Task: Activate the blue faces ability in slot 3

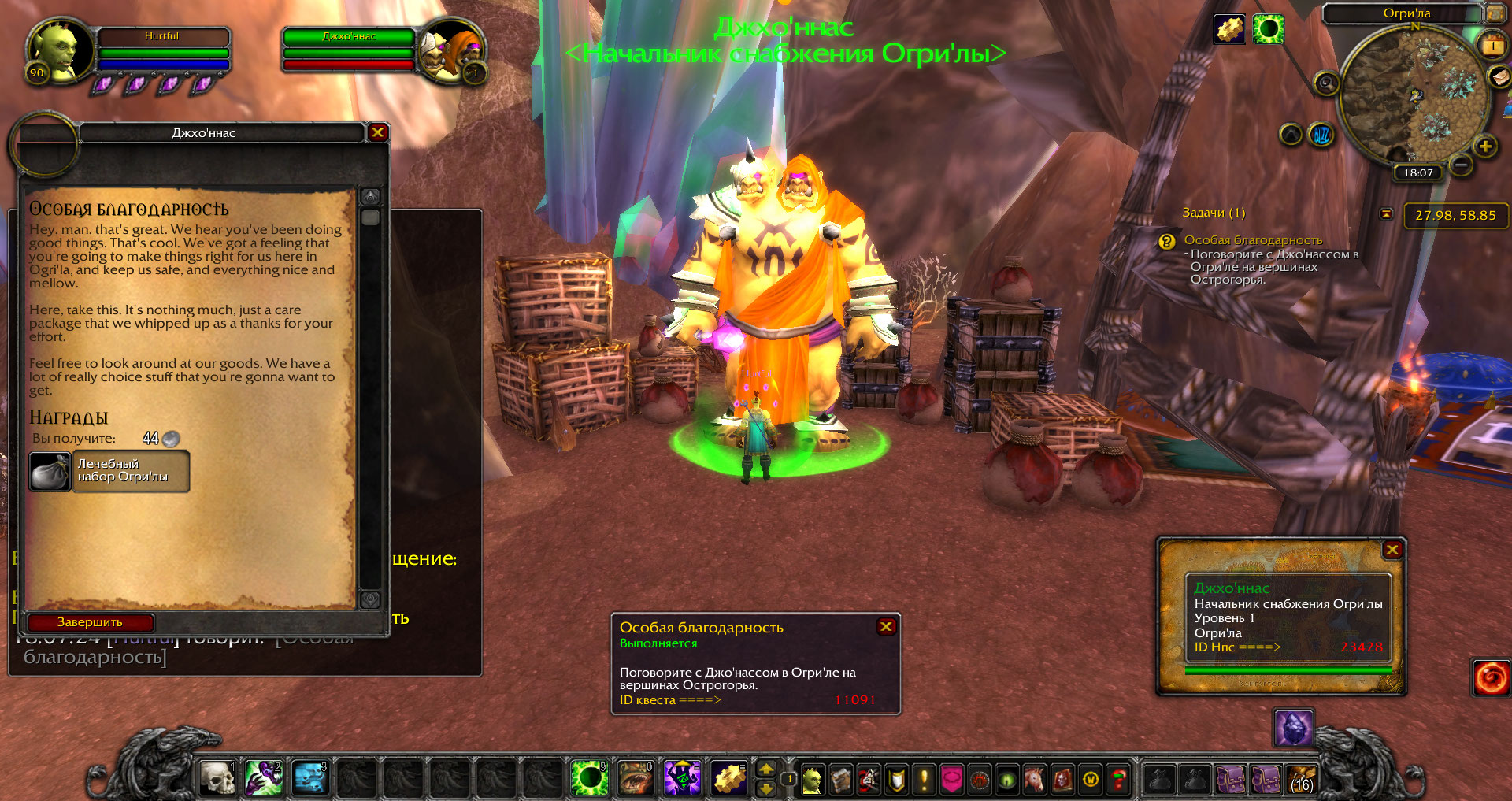Action: coord(310,778)
